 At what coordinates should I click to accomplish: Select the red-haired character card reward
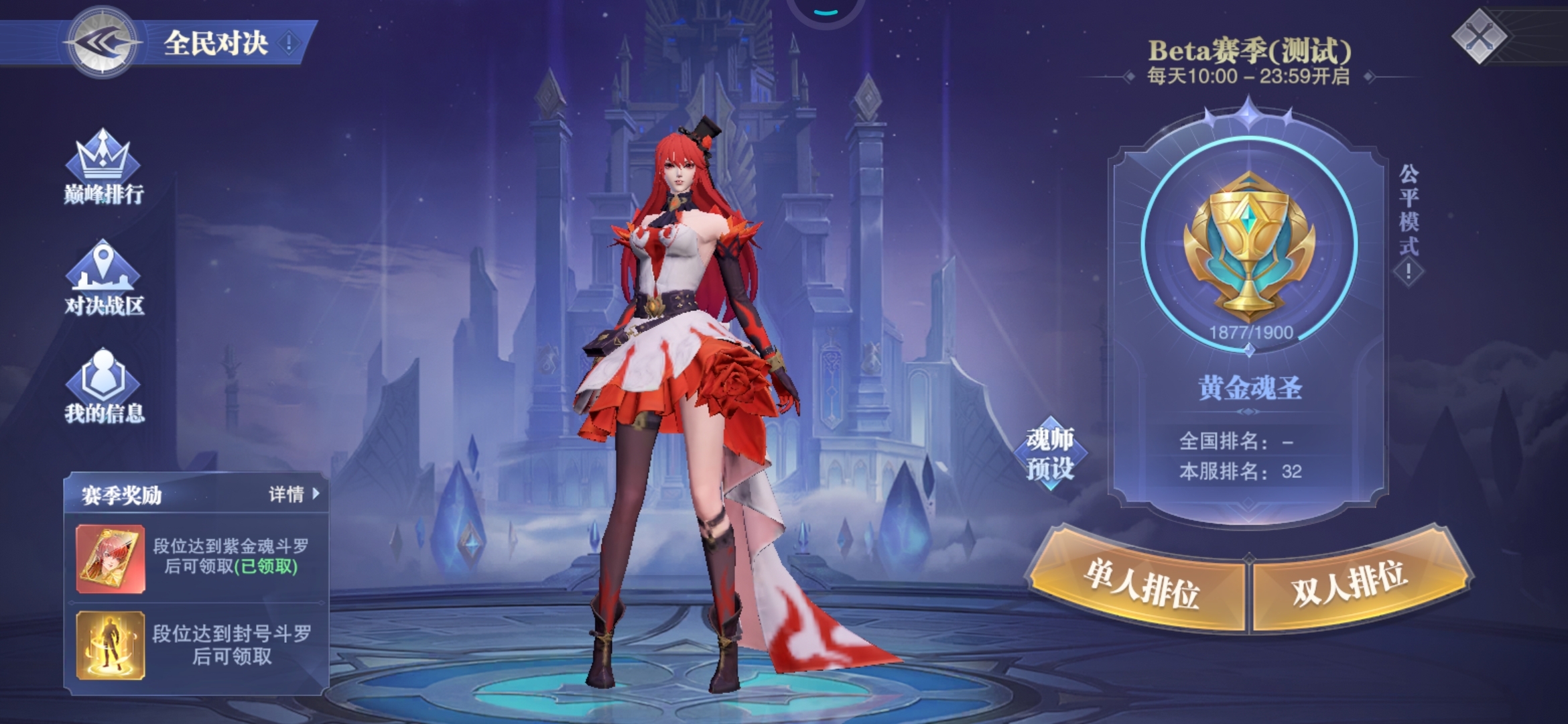[x=111, y=559]
